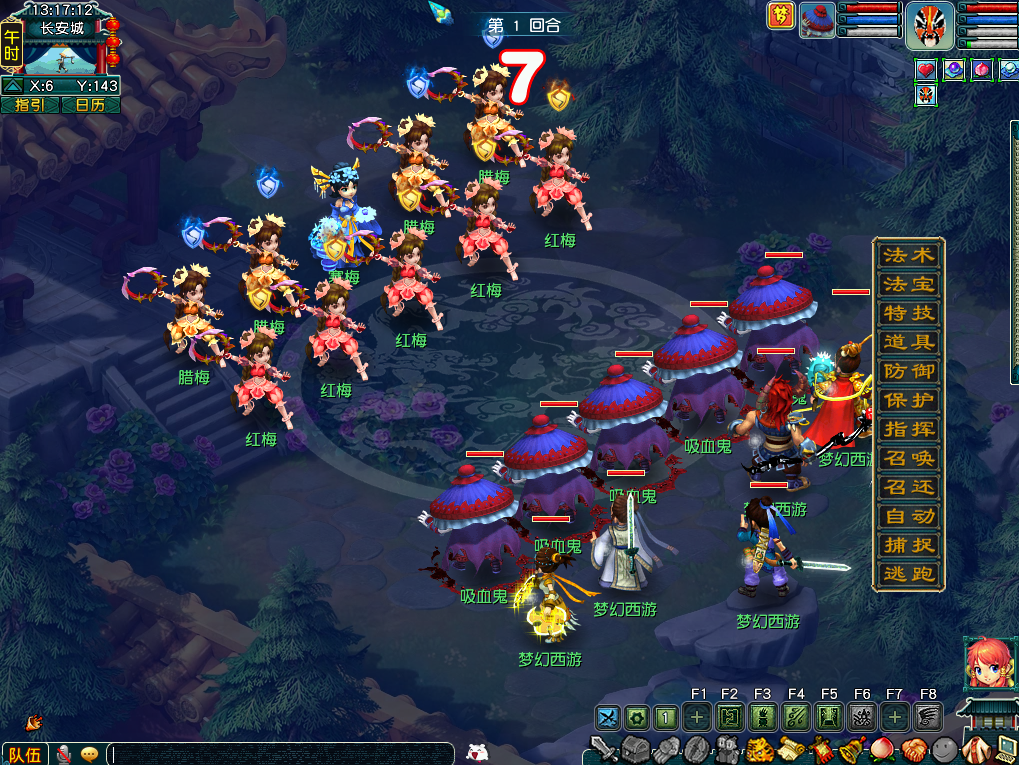Toggle 自动 auto battle
The width and height of the screenshot is (1019, 765).
pyautogui.click(x=908, y=516)
